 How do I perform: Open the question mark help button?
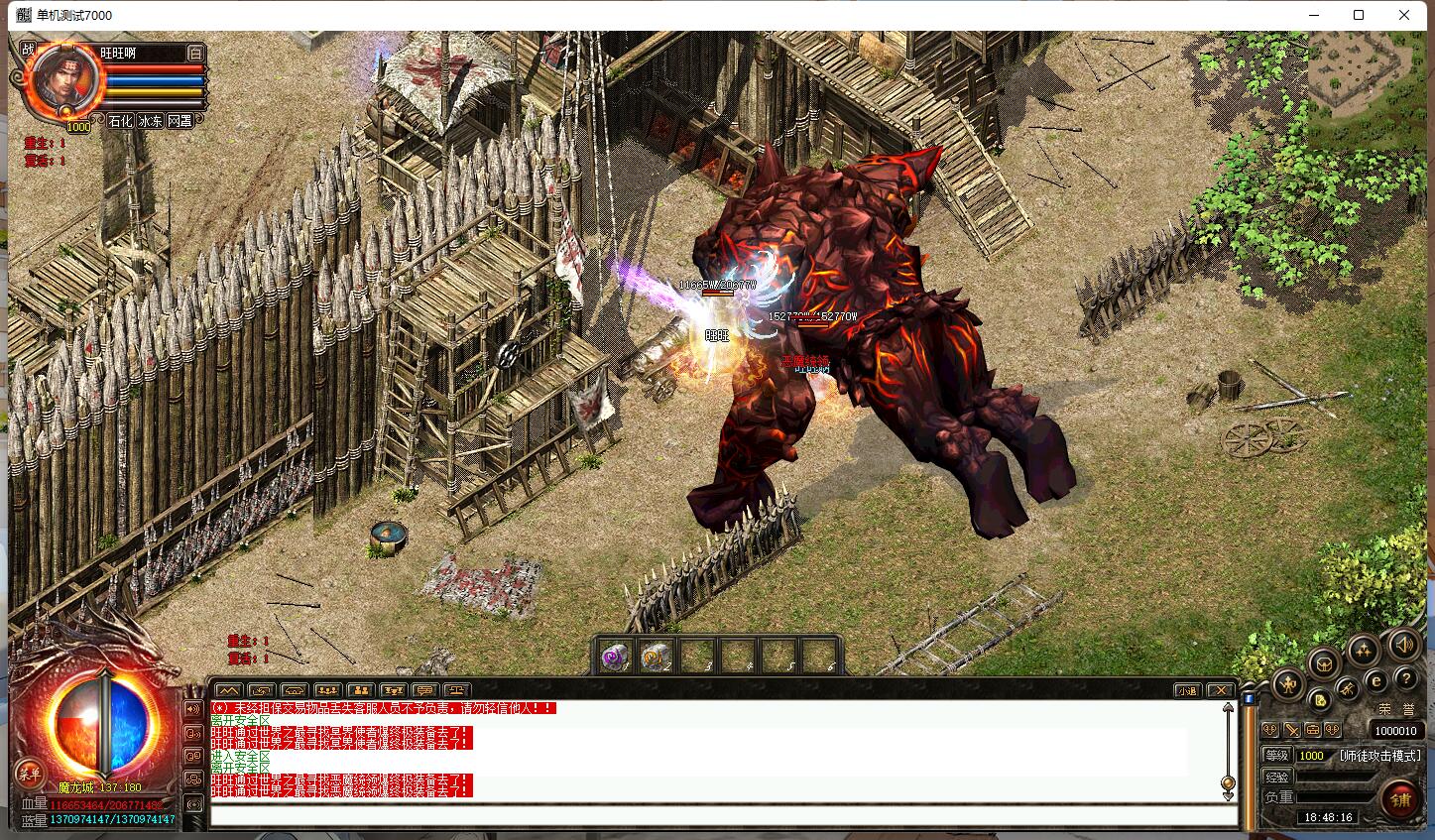click(1404, 679)
